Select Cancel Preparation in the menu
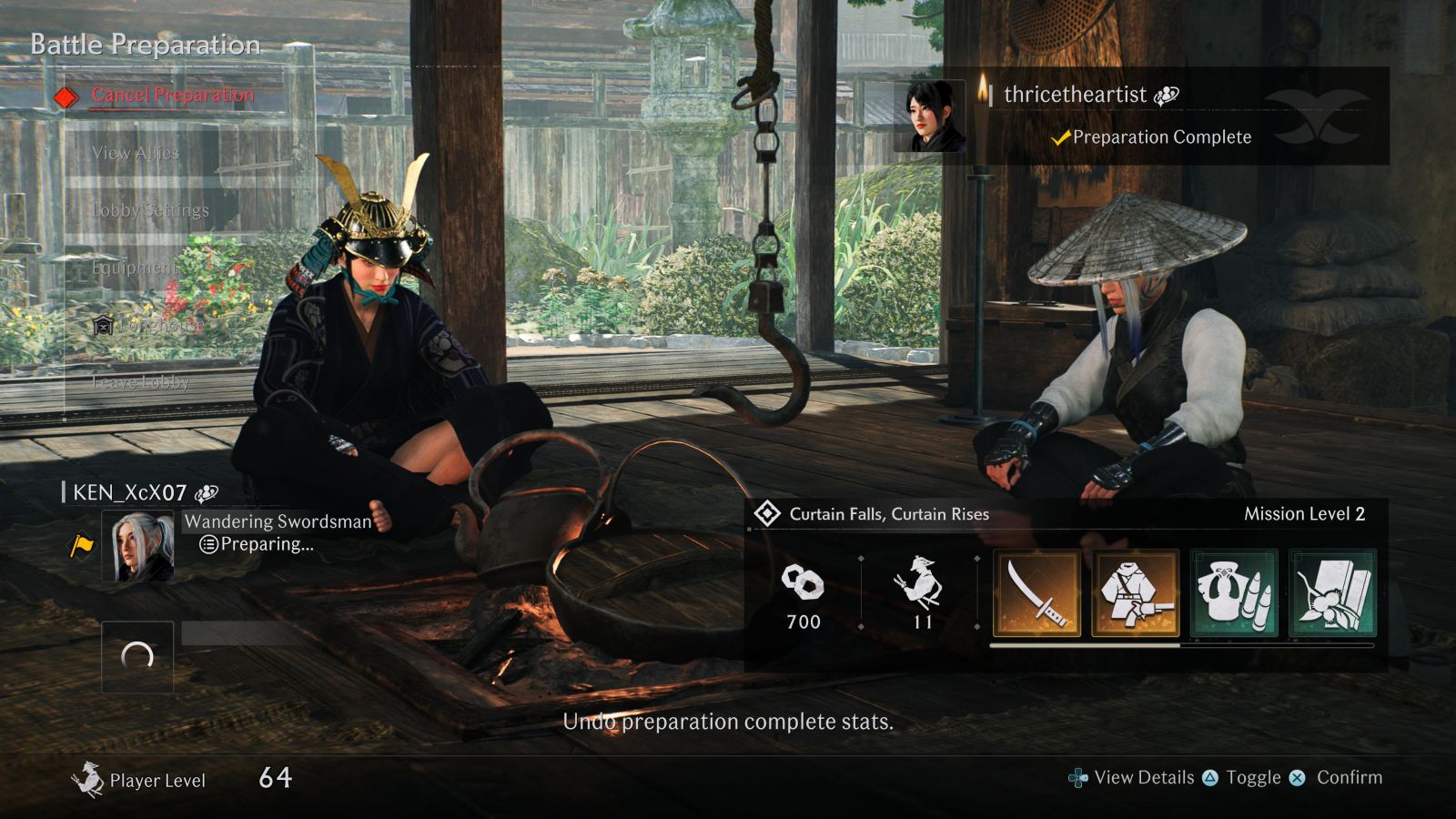Image resolution: width=1456 pixels, height=819 pixels. click(173, 95)
